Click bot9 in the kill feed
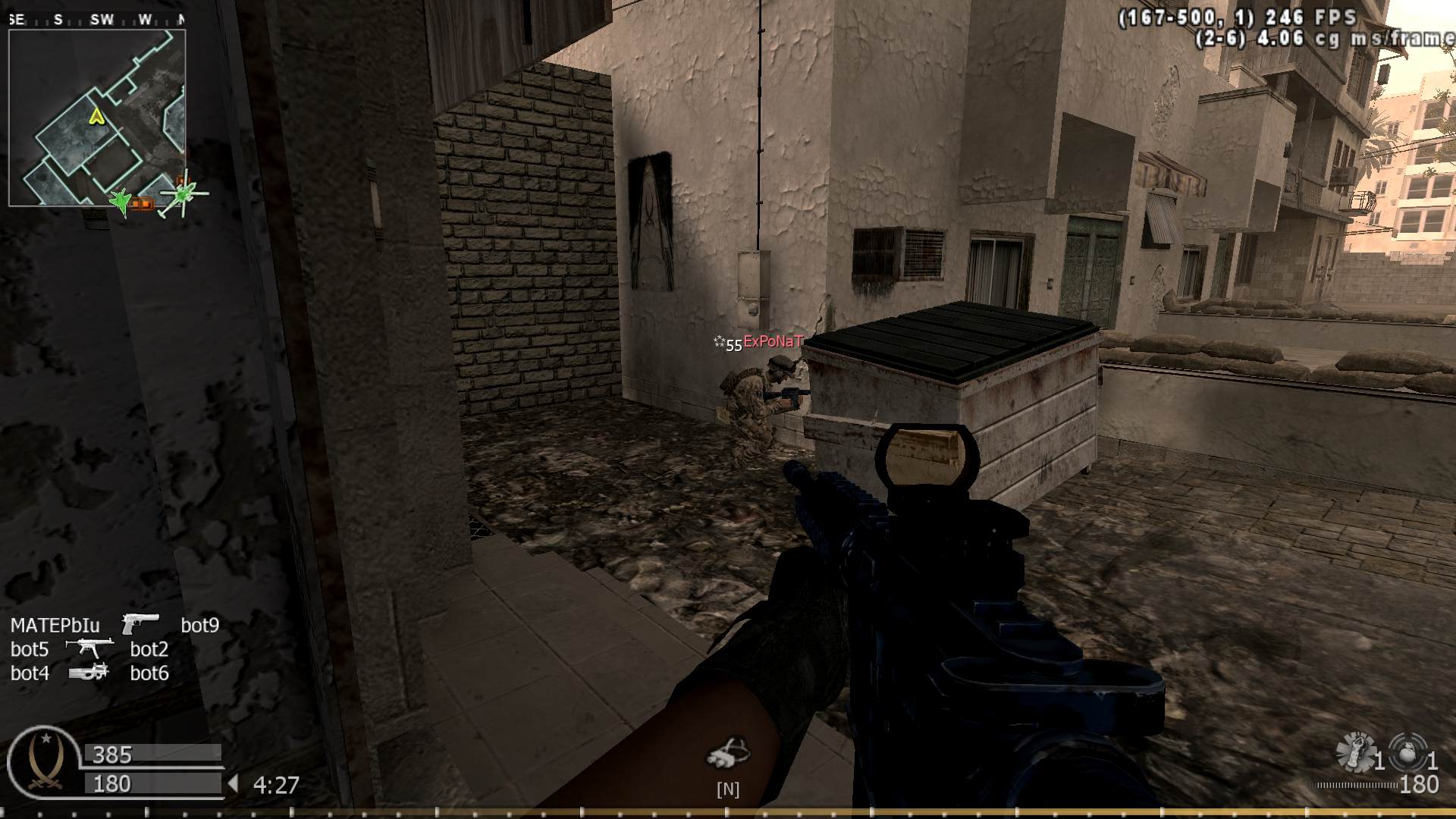The image size is (1456, 819). (200, 625)
